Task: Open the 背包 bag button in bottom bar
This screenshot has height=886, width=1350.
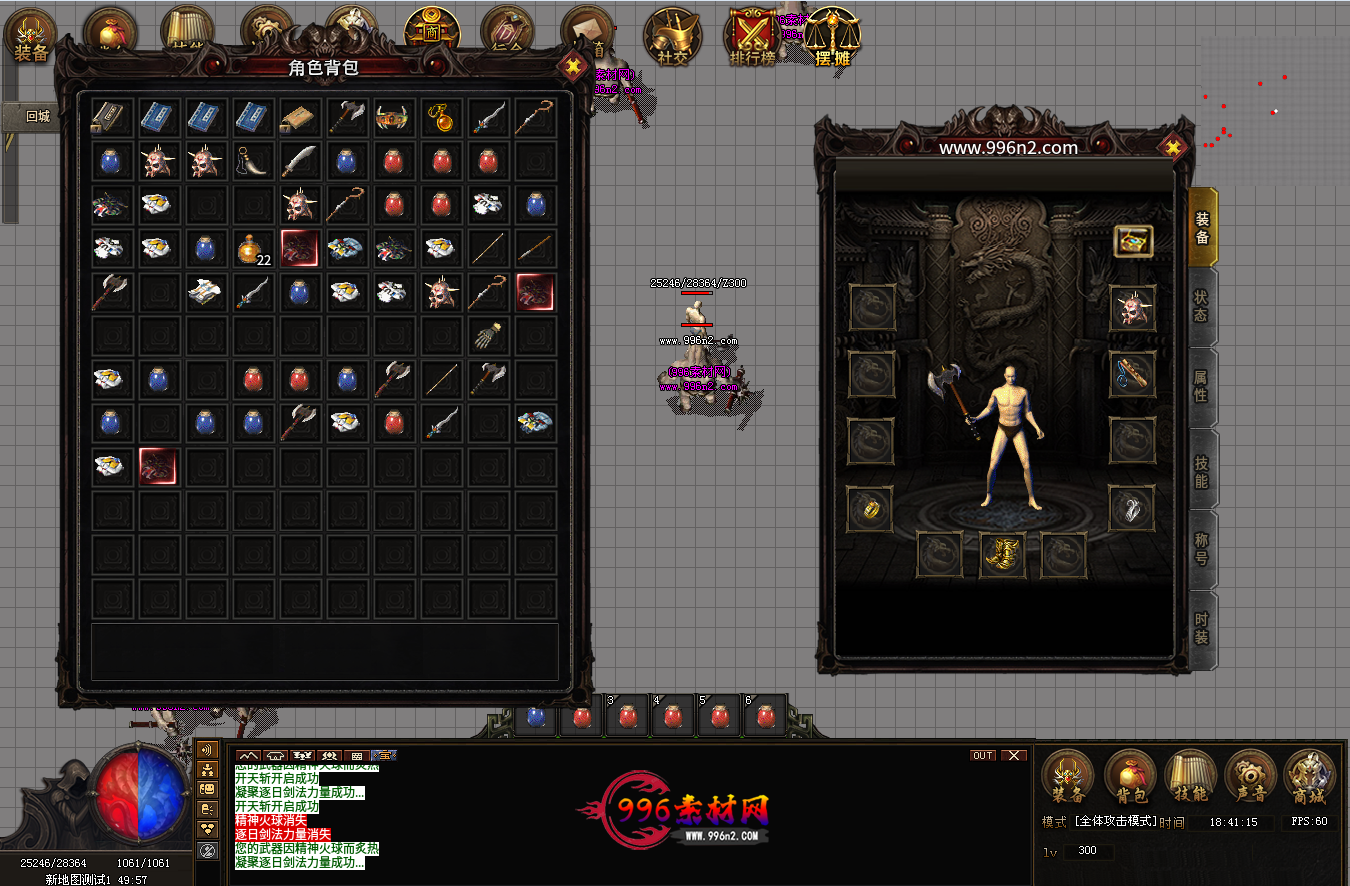Action: [1130, 776]
